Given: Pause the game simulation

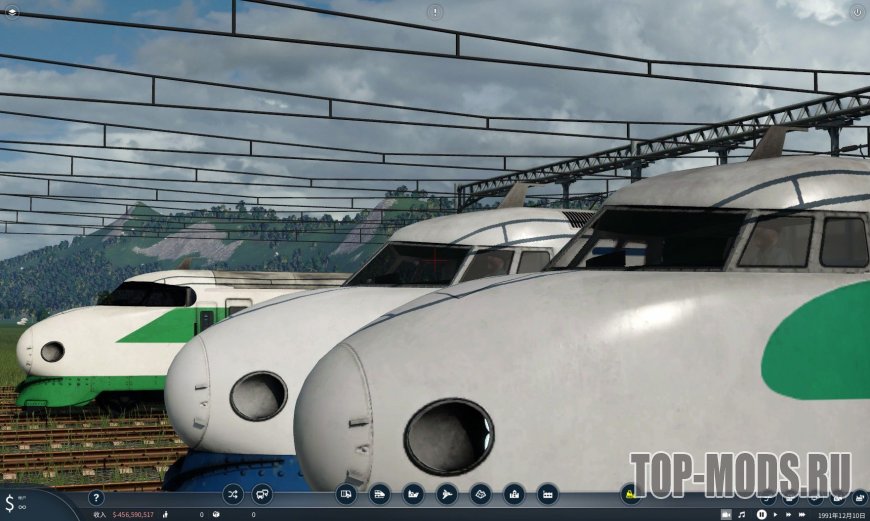Looking at the screenshot, I should point(761,514).
